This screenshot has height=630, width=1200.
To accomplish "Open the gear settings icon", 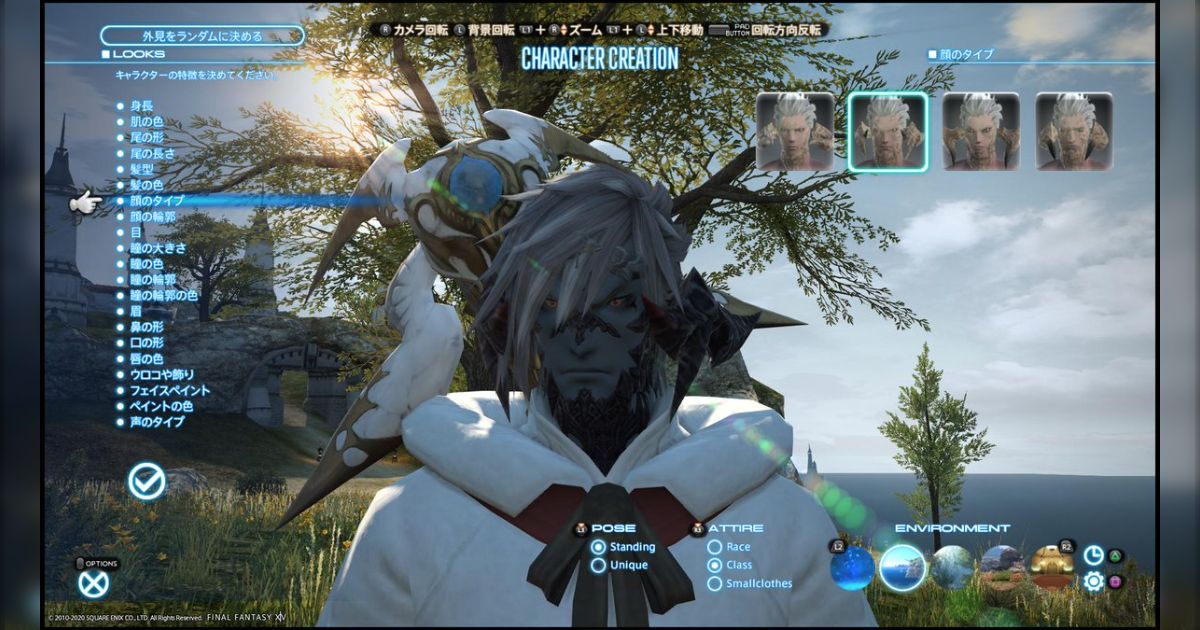I will tap(1094, 581).
